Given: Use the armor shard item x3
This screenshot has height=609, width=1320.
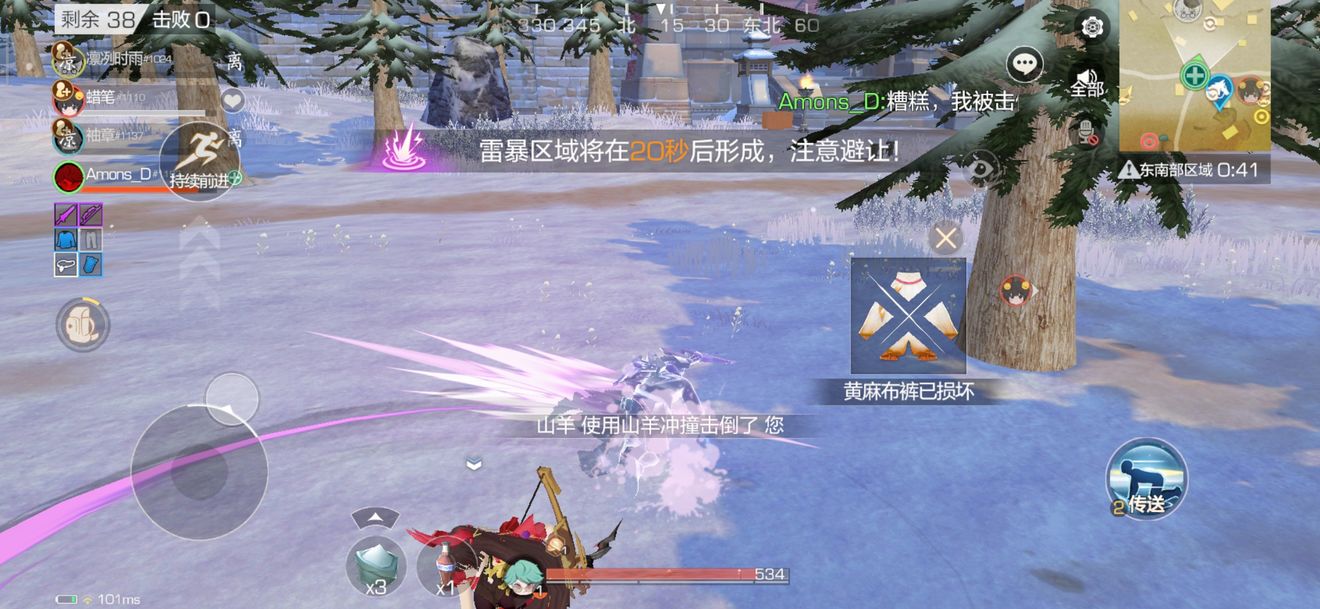Looking at the screenshot, I should click(x=376, y=566).
